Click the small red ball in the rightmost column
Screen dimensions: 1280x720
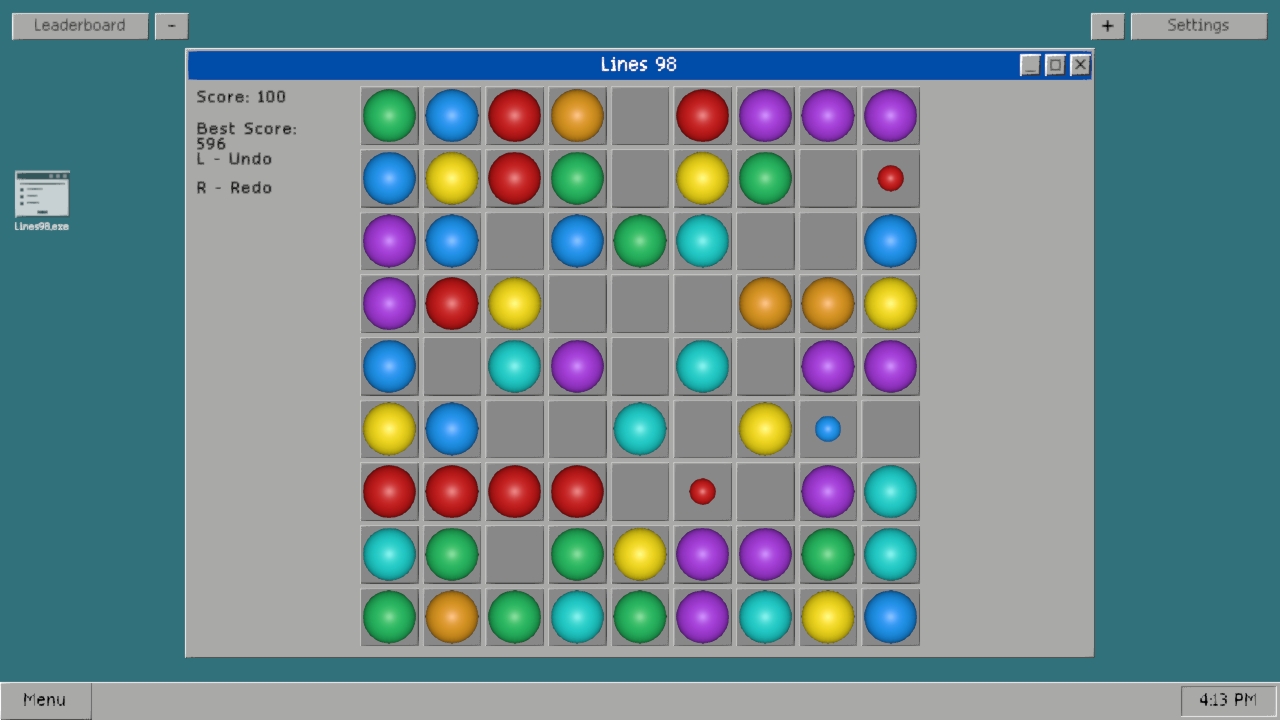pyautogui.click(x=890, y=178)
